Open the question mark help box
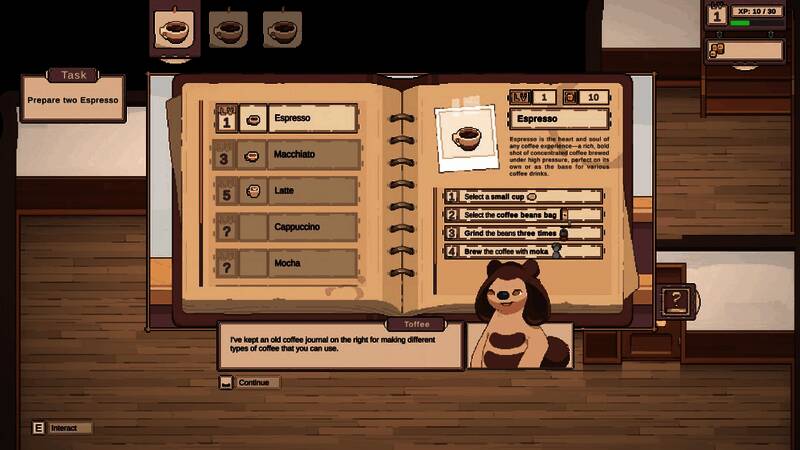 [677, 299]
